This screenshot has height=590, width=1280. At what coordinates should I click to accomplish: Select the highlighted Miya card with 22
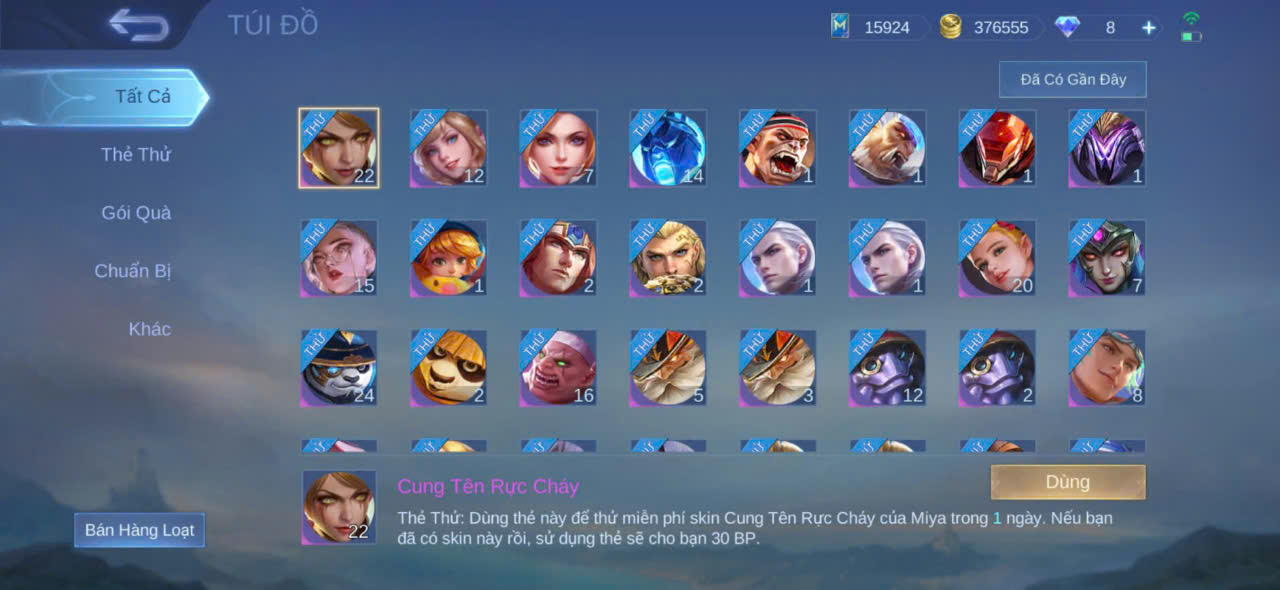pos(339,148)
